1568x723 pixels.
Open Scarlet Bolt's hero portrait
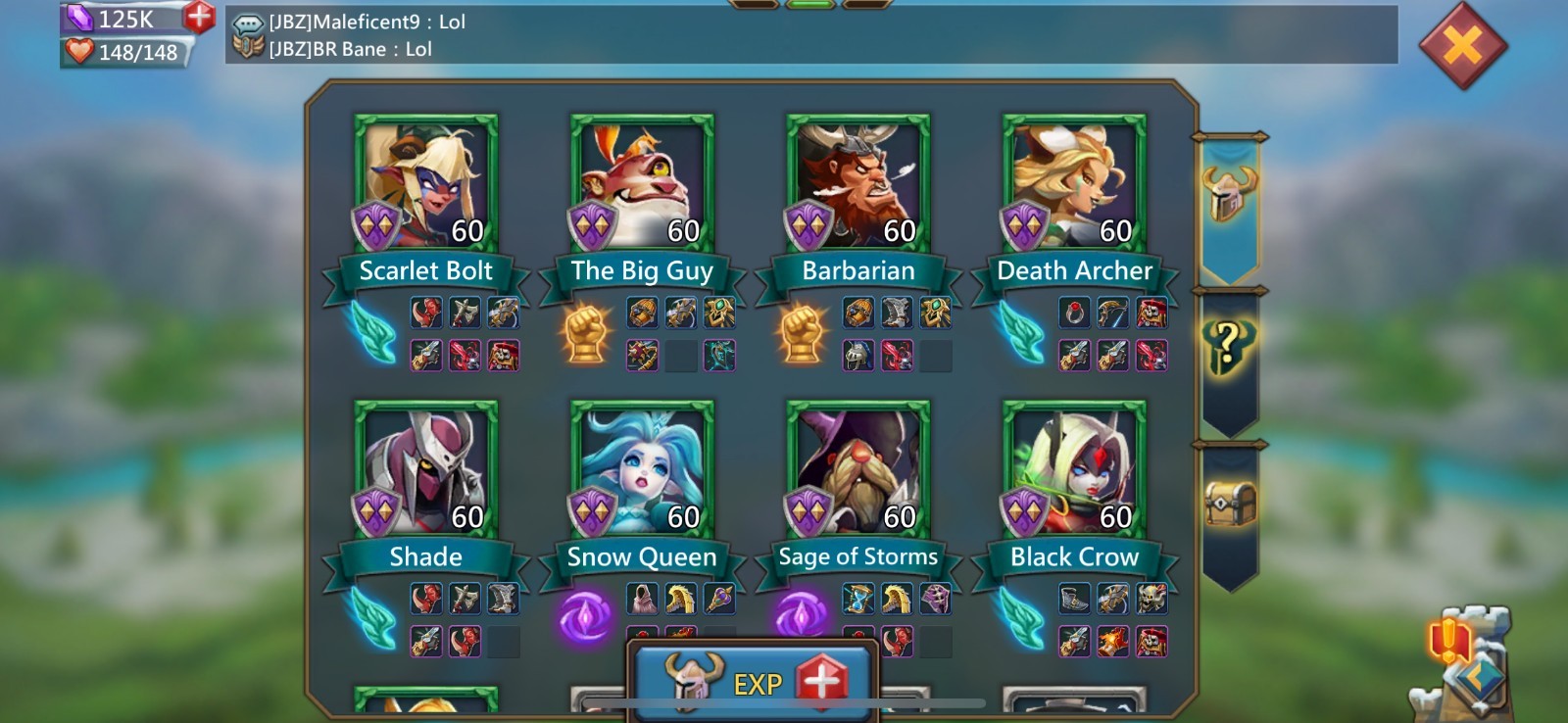point(425,182)
